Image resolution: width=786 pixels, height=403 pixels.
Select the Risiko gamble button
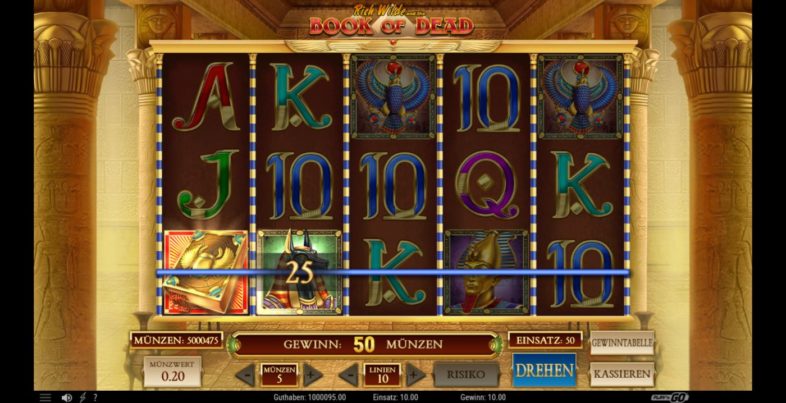click(x=466, y=374)
